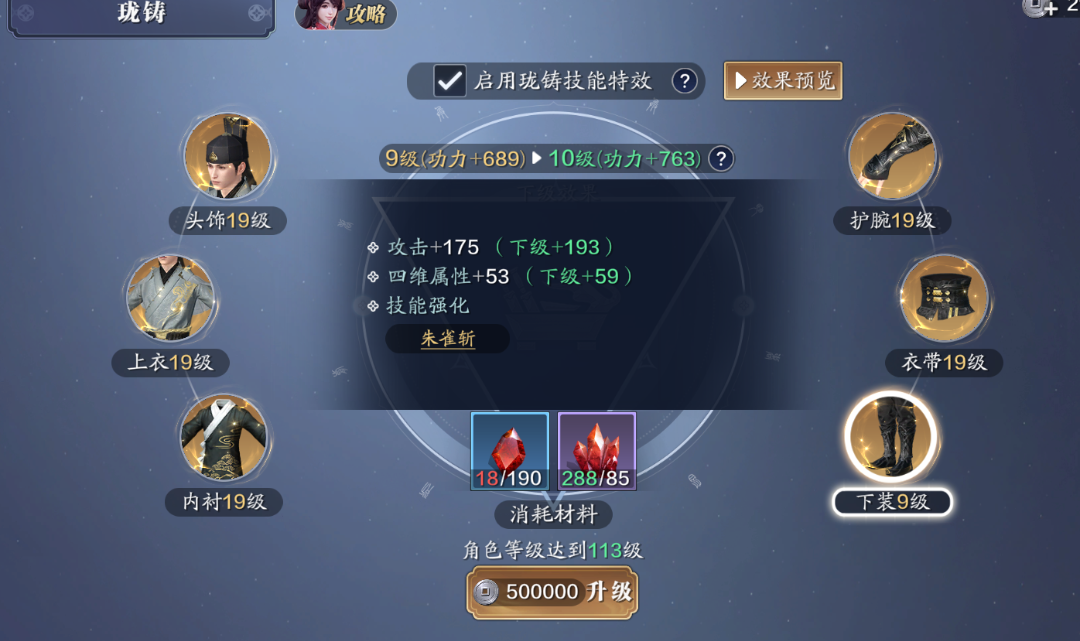Select the 上衣 top garment slot
Screen dimensions: 1080x641
click(x=170, y=298)
